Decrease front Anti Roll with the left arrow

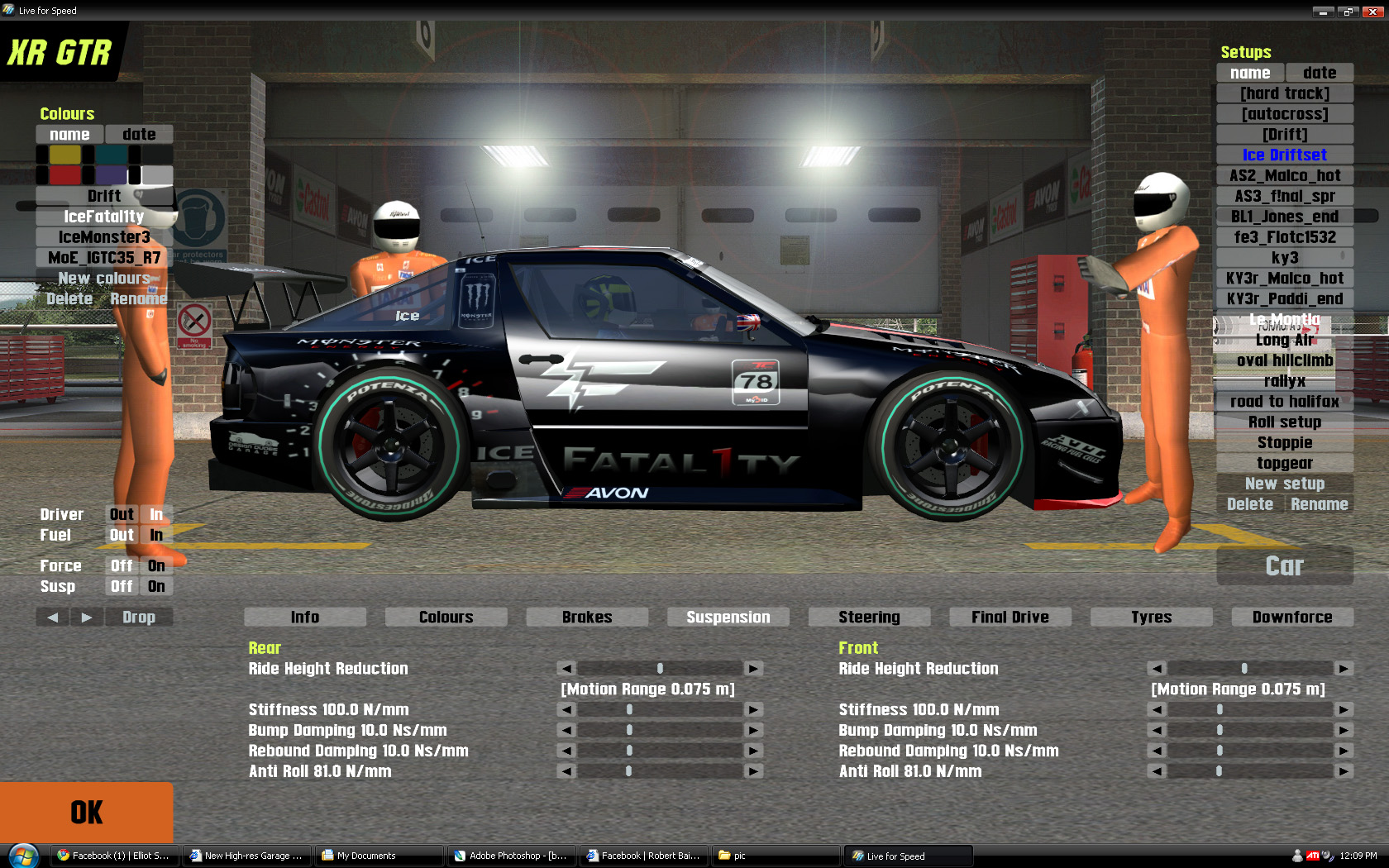point(1157,771)
